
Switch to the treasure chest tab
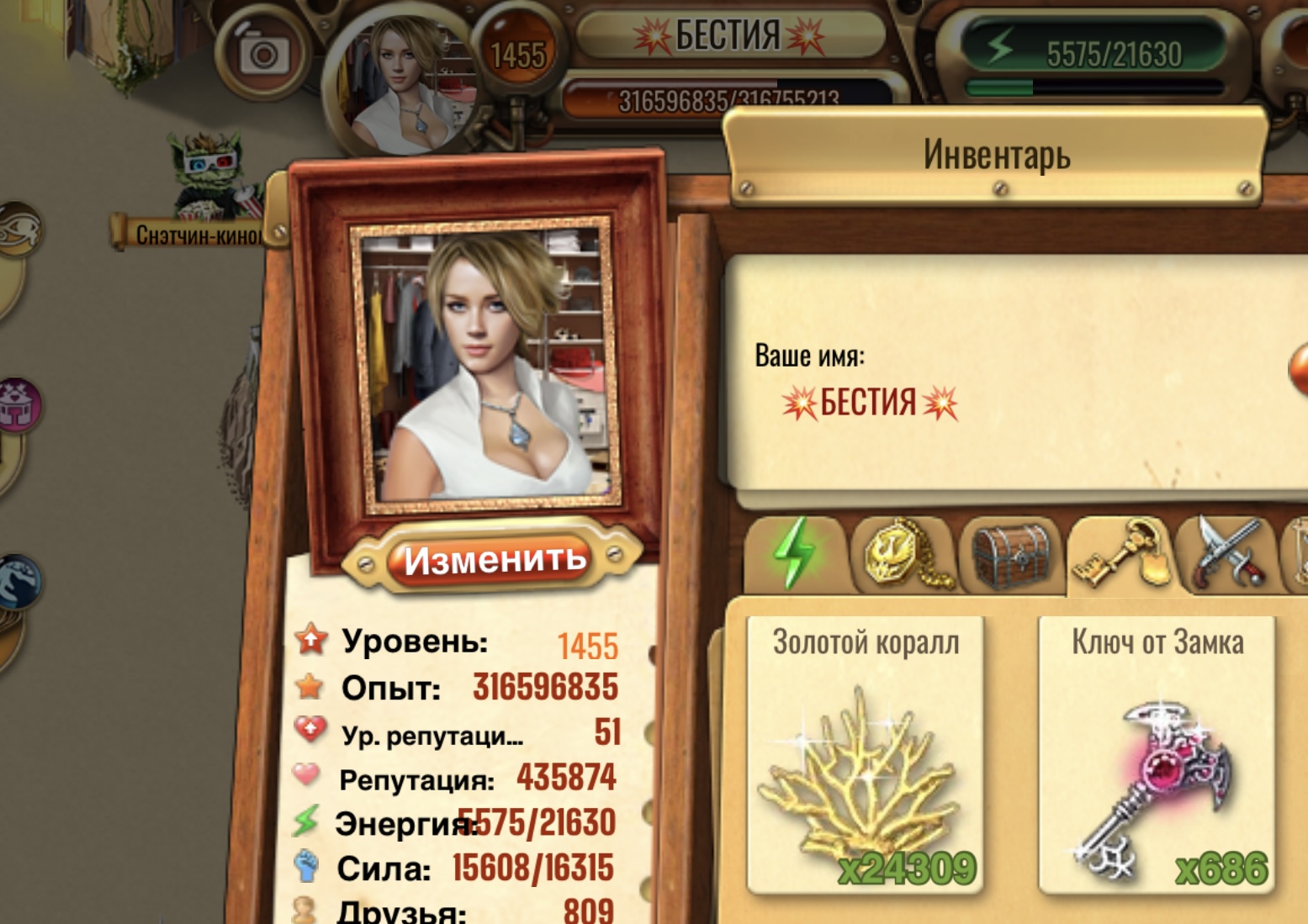(1010, 555)
